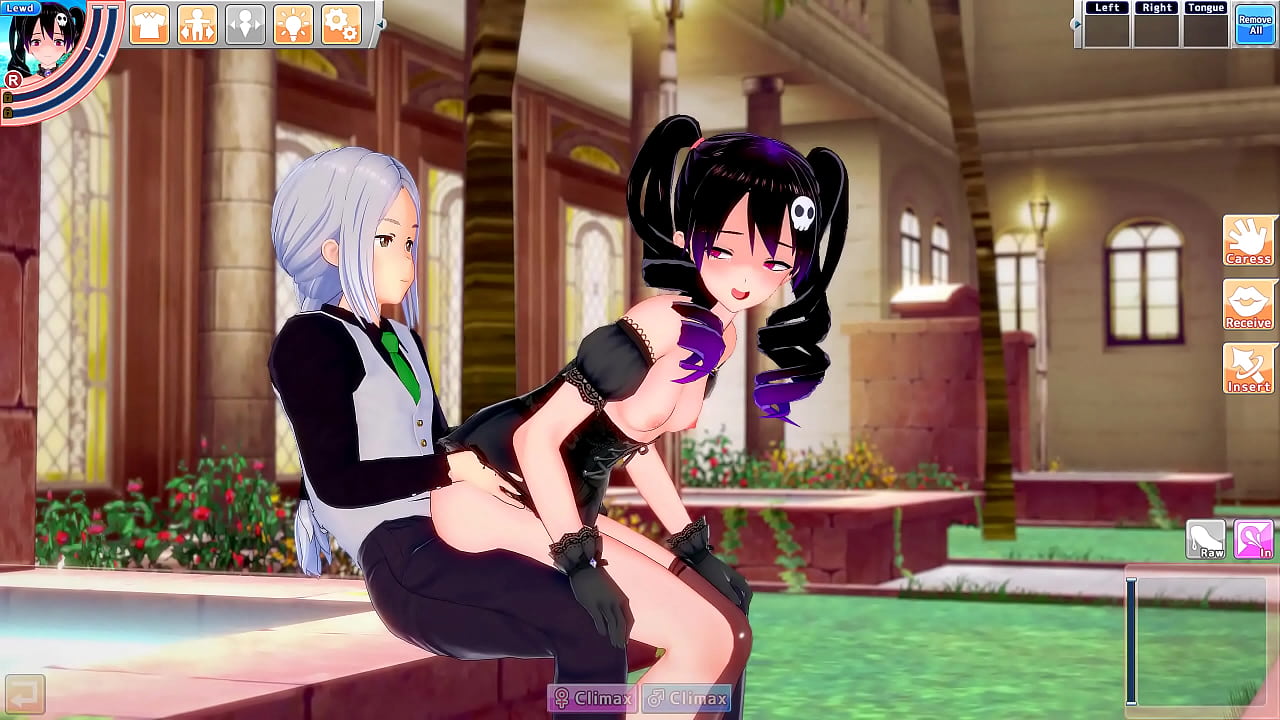This screenshot has height=720, width=1280.
Task: Click the grayed-out pose figure toggle
Action: 245,23
